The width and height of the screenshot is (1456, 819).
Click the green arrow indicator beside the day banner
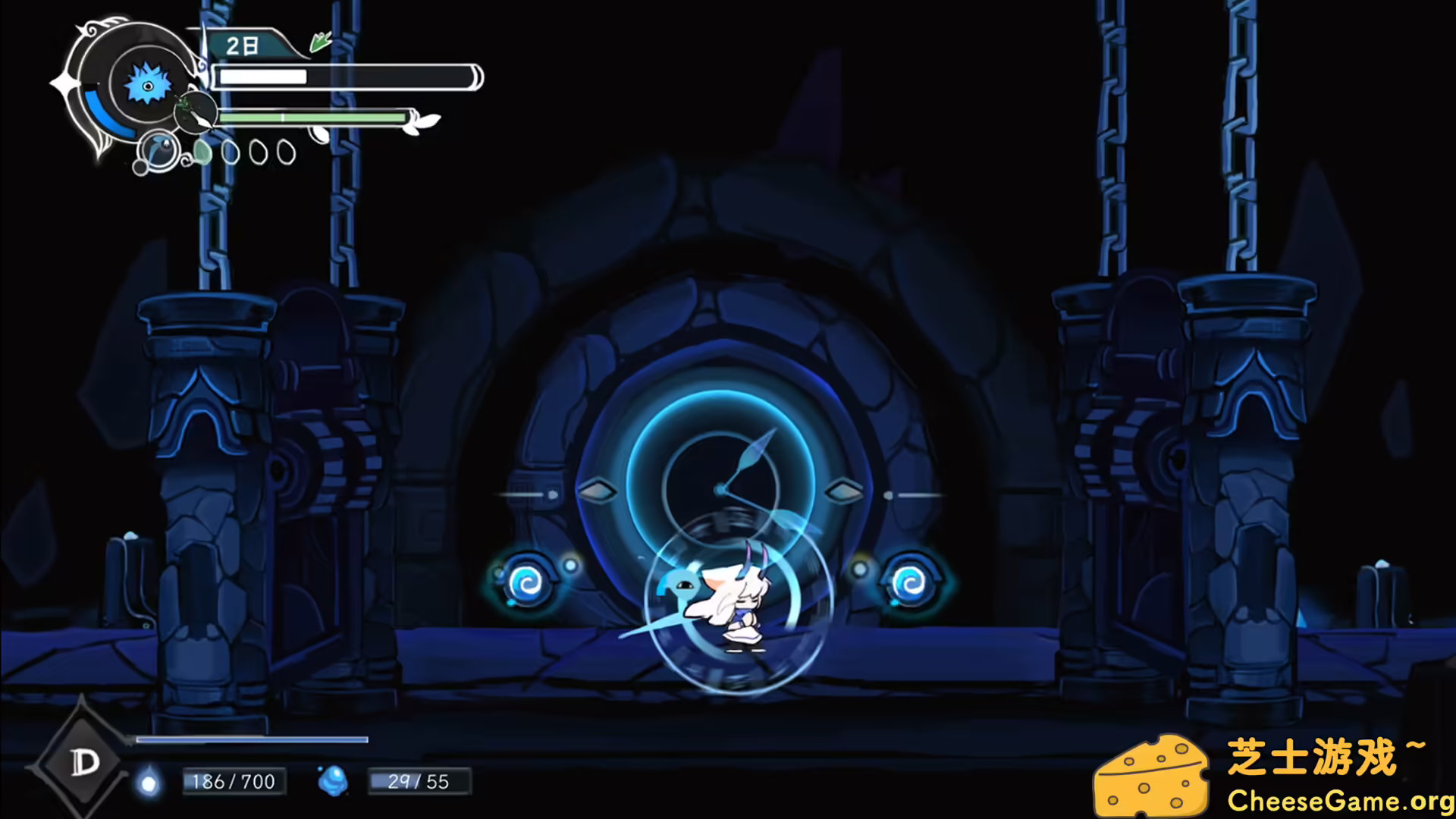point(319,41)
